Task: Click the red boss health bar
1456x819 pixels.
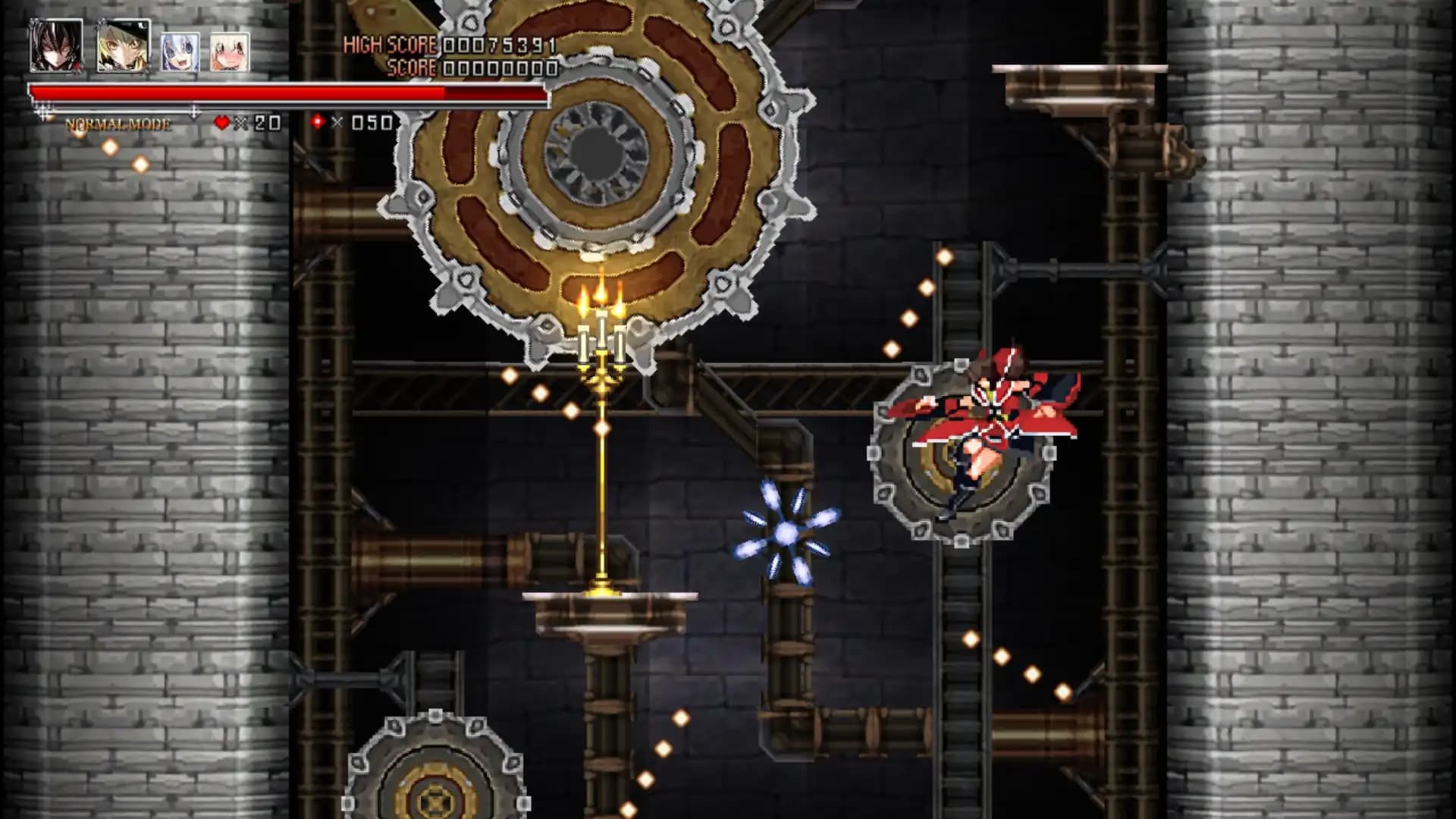Action: pos(288,93)
